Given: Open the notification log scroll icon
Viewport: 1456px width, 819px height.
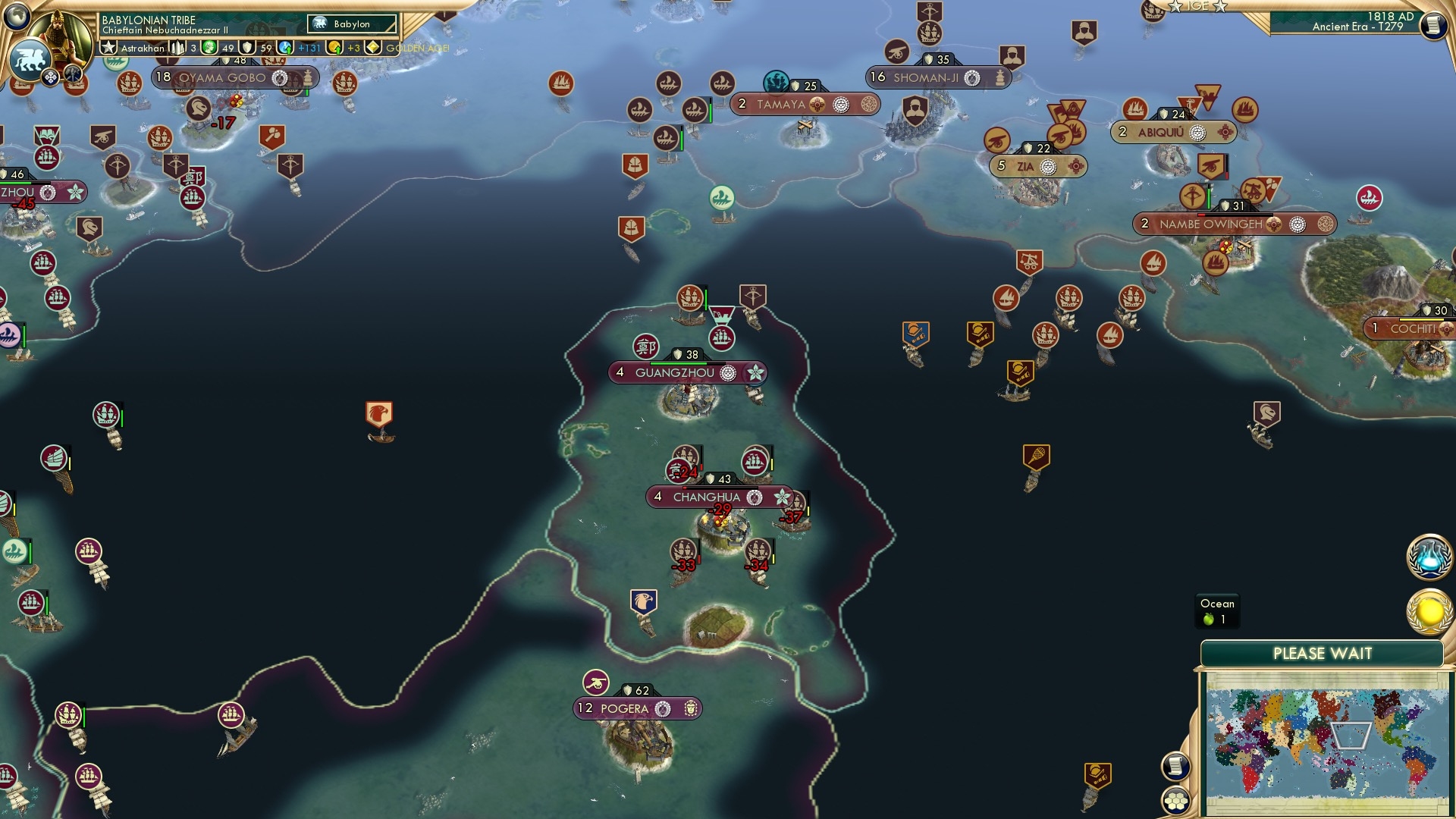Looking at the screenshot, I should [1176, 767].
